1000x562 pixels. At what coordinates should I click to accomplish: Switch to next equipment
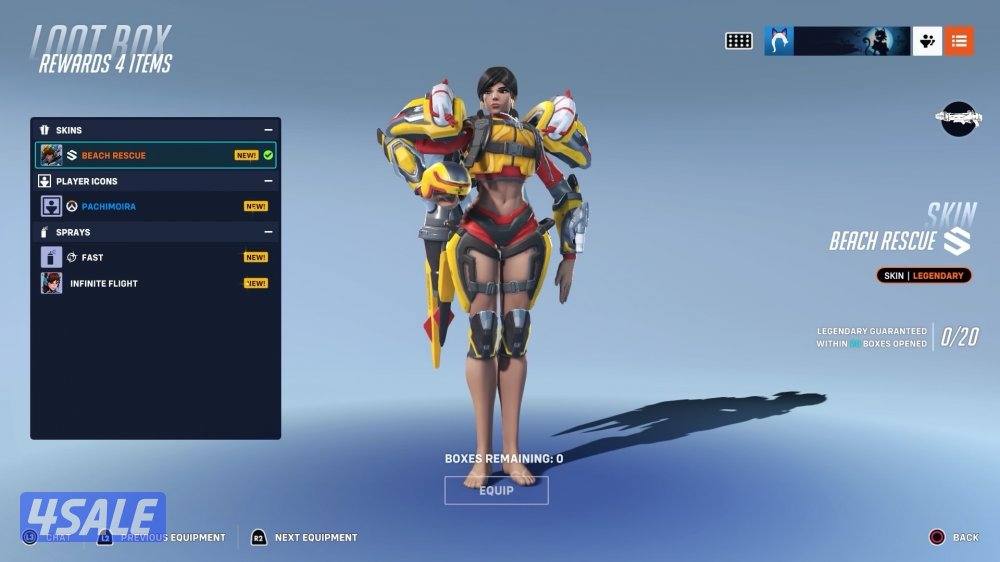(304, 537)
